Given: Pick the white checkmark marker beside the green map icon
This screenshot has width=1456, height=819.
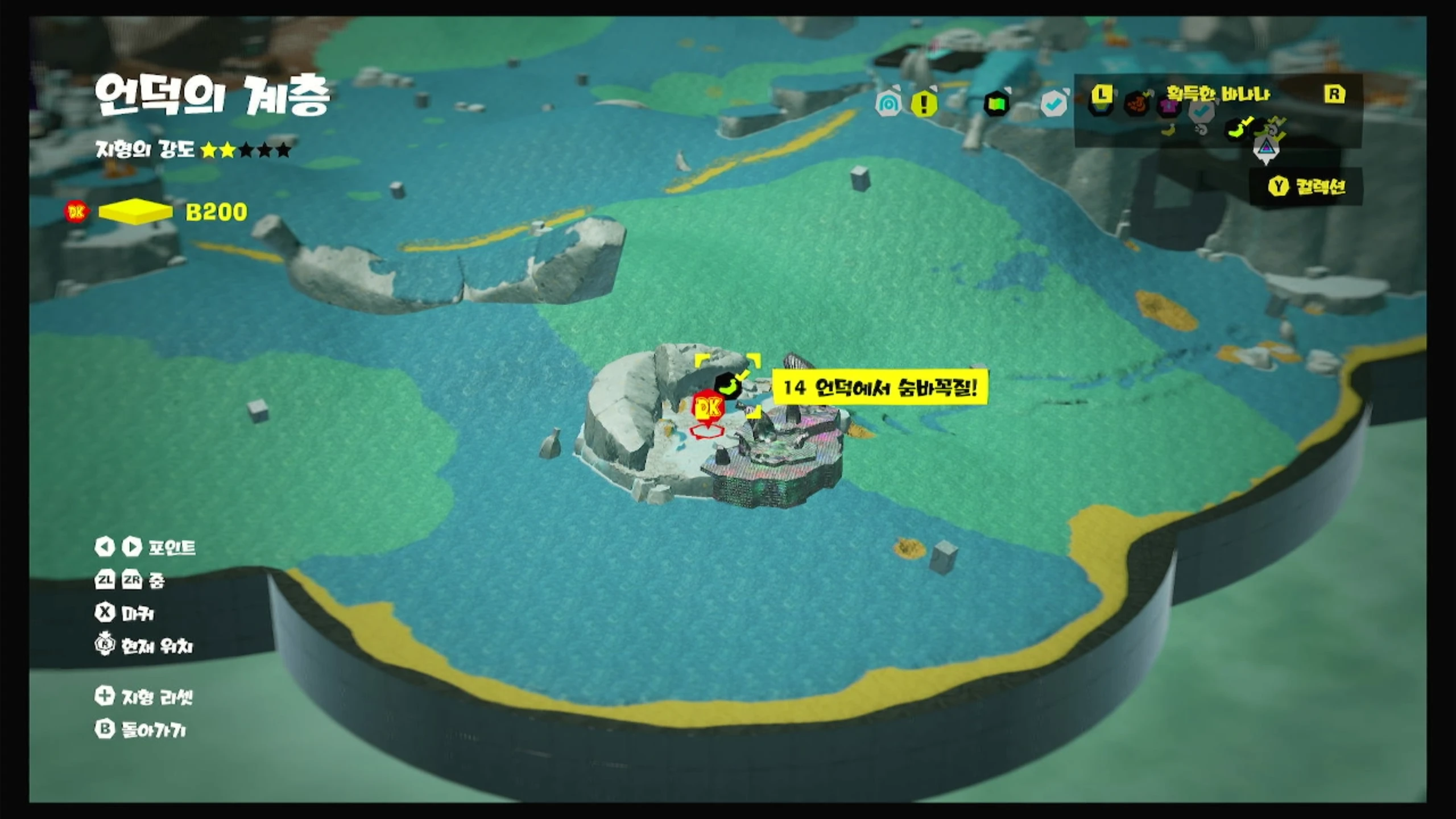Looking at the screenshot, I should point(1053,104).
